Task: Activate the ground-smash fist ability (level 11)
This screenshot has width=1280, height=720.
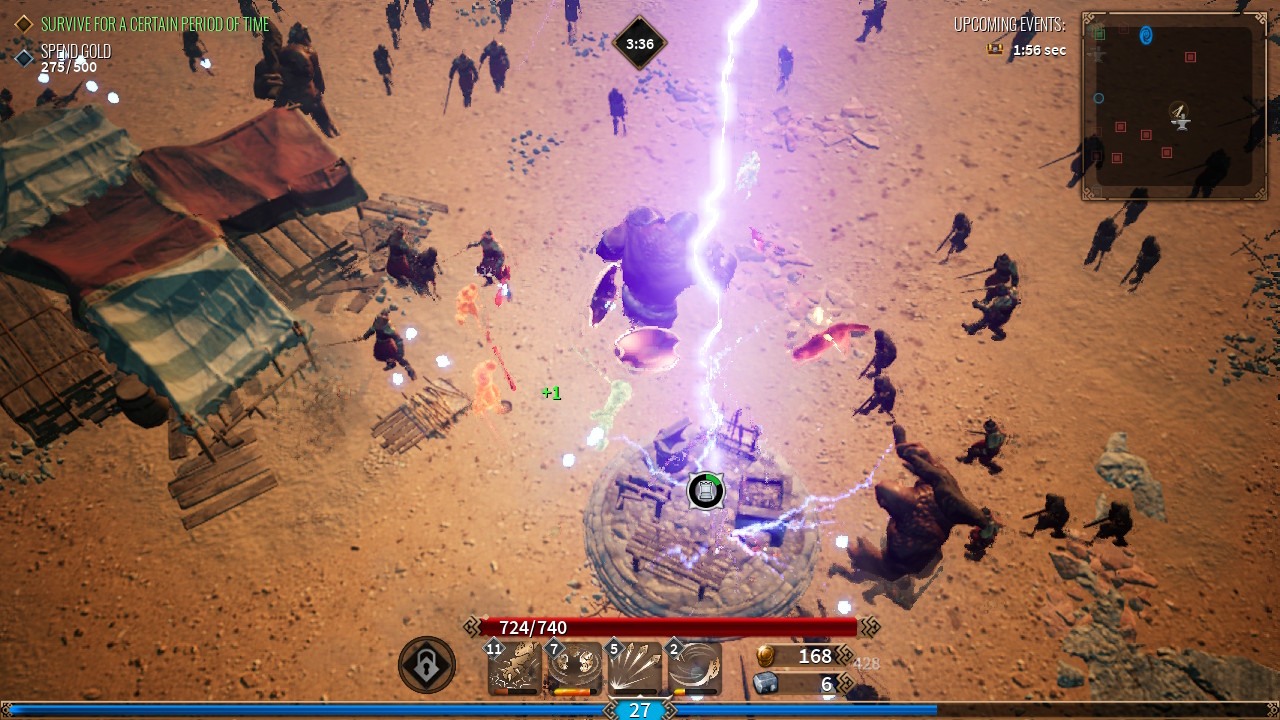Action: tap(515, 667)
